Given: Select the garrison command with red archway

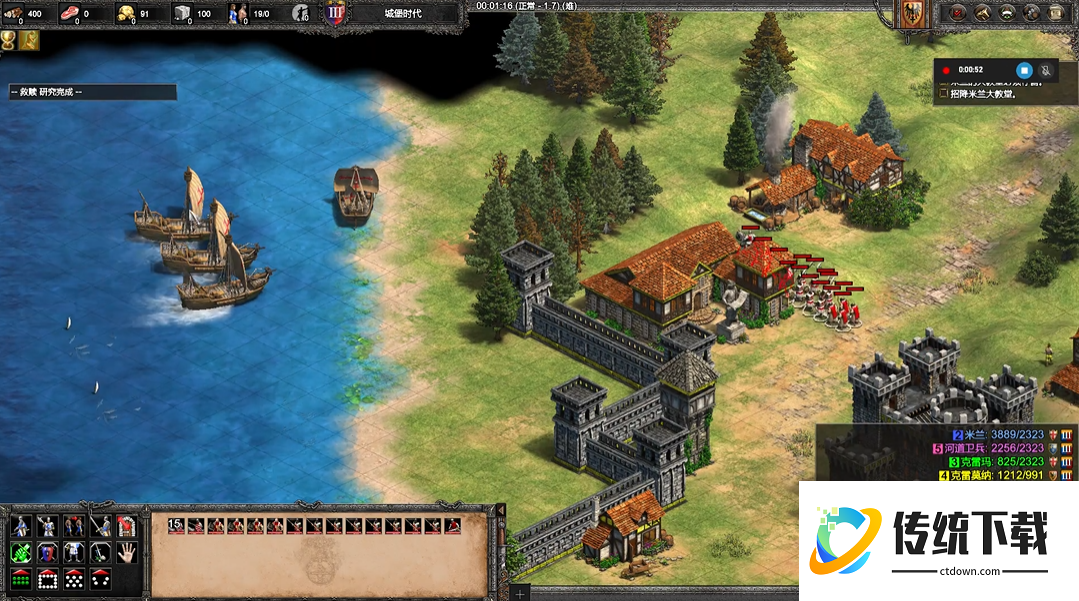Looking at the screenshot, I should (126, 526).
